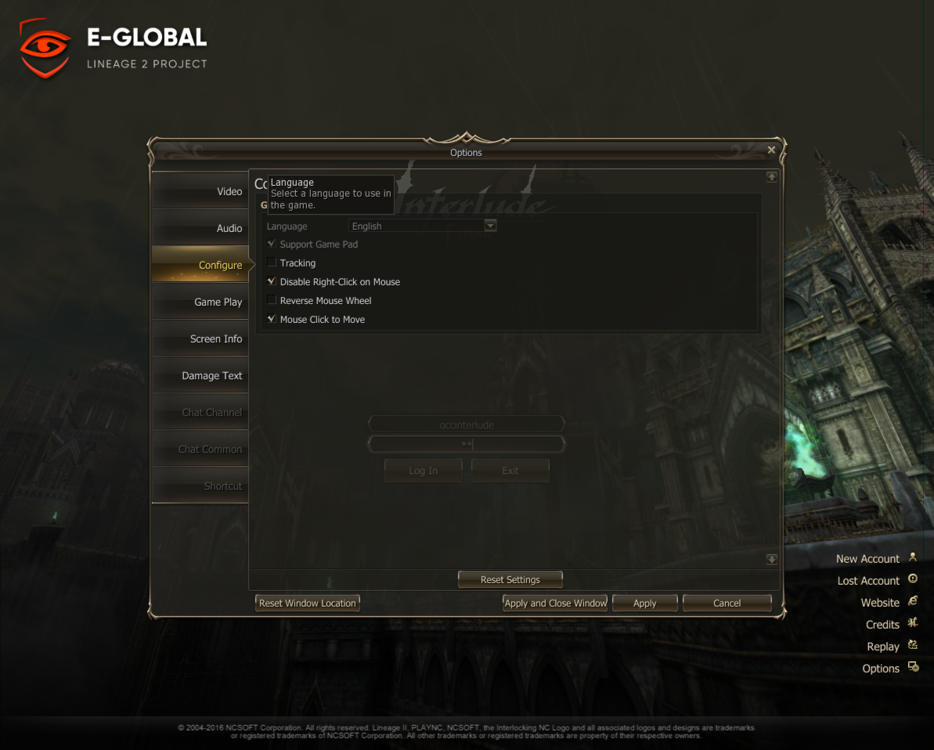The height and width of the screenshot is (750, 934).
Task: Select the Game Play tab
Action: (201, 302)
